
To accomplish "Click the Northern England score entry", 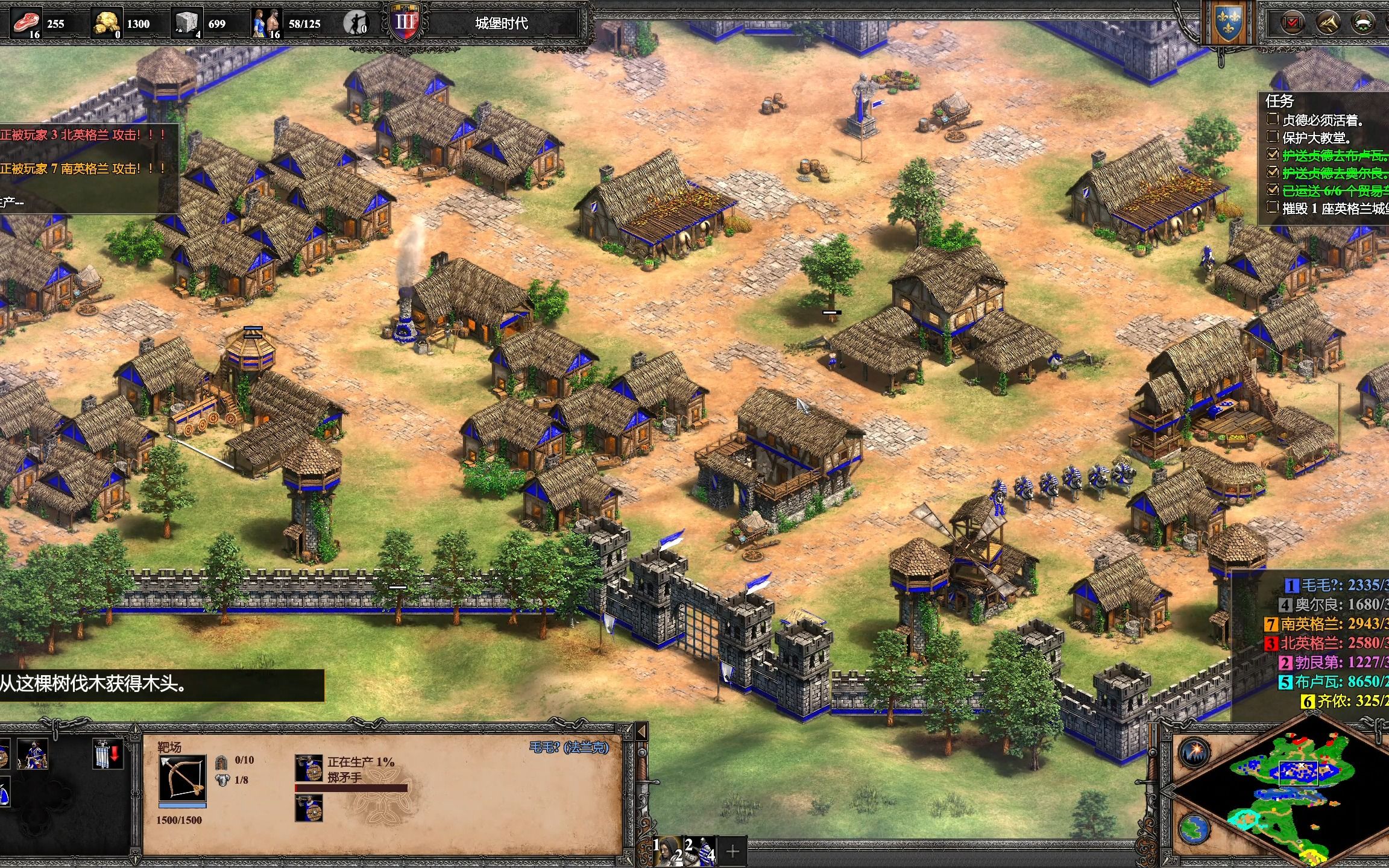I will point(1326,643).
